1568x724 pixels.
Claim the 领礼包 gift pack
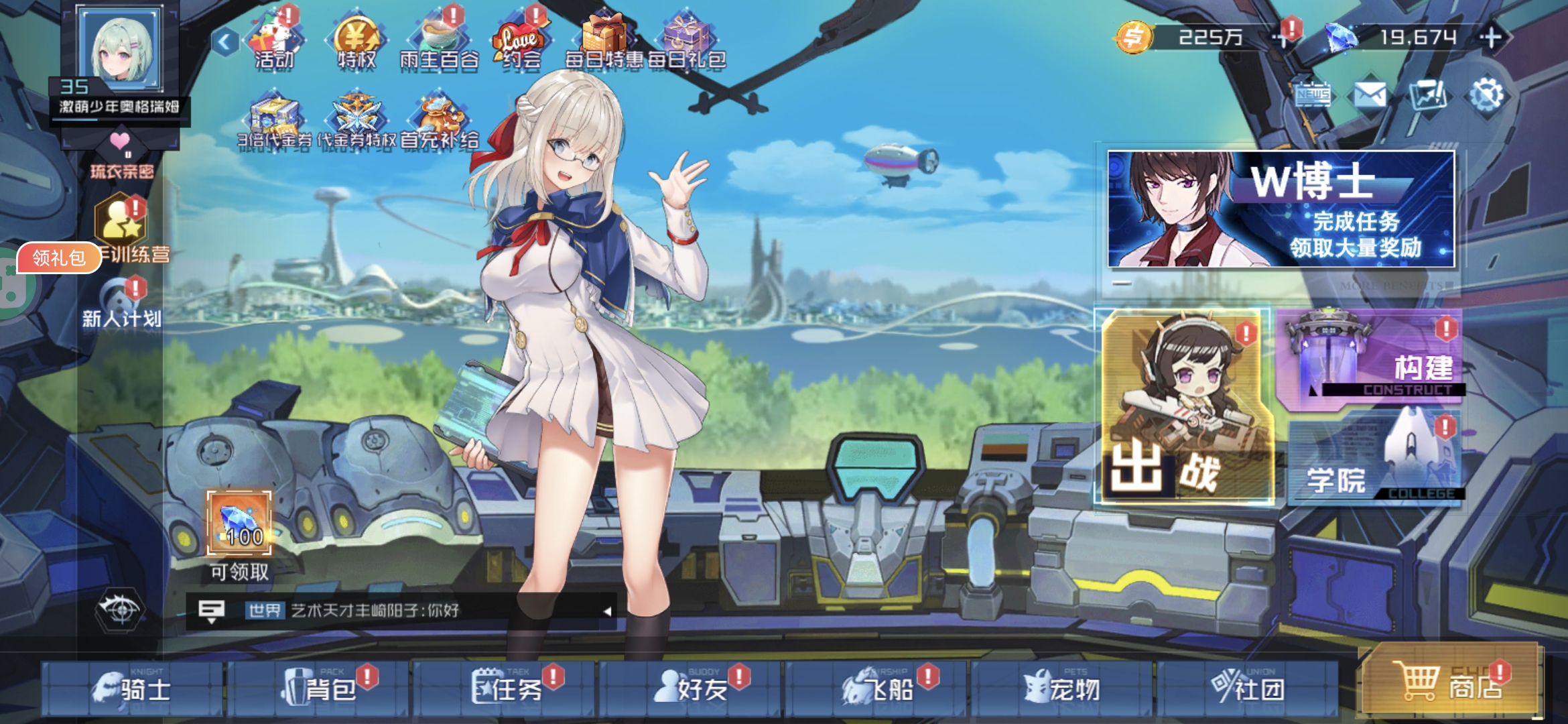[x=59, y=257]
